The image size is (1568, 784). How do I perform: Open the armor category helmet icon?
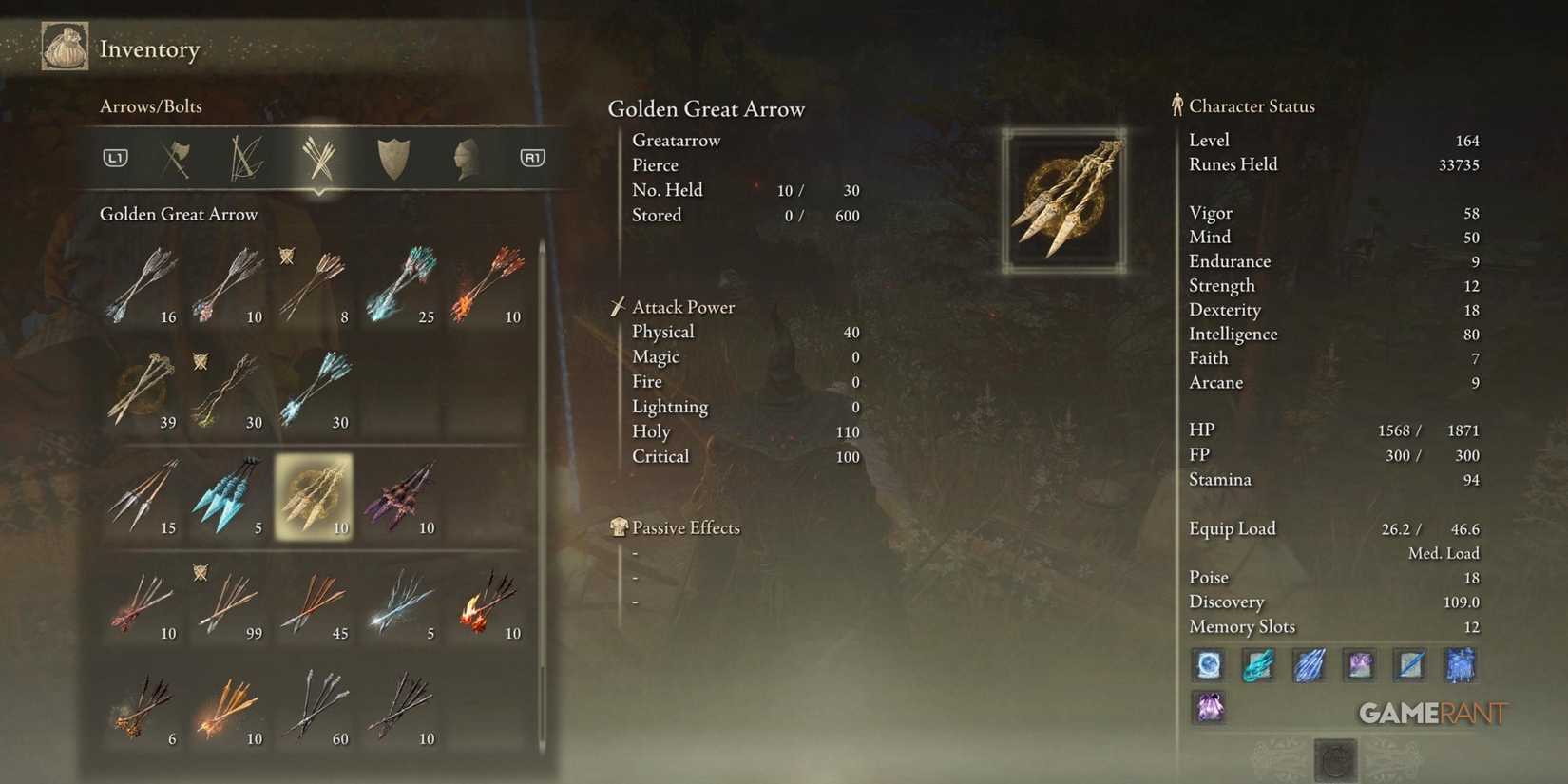coord(465,158)
